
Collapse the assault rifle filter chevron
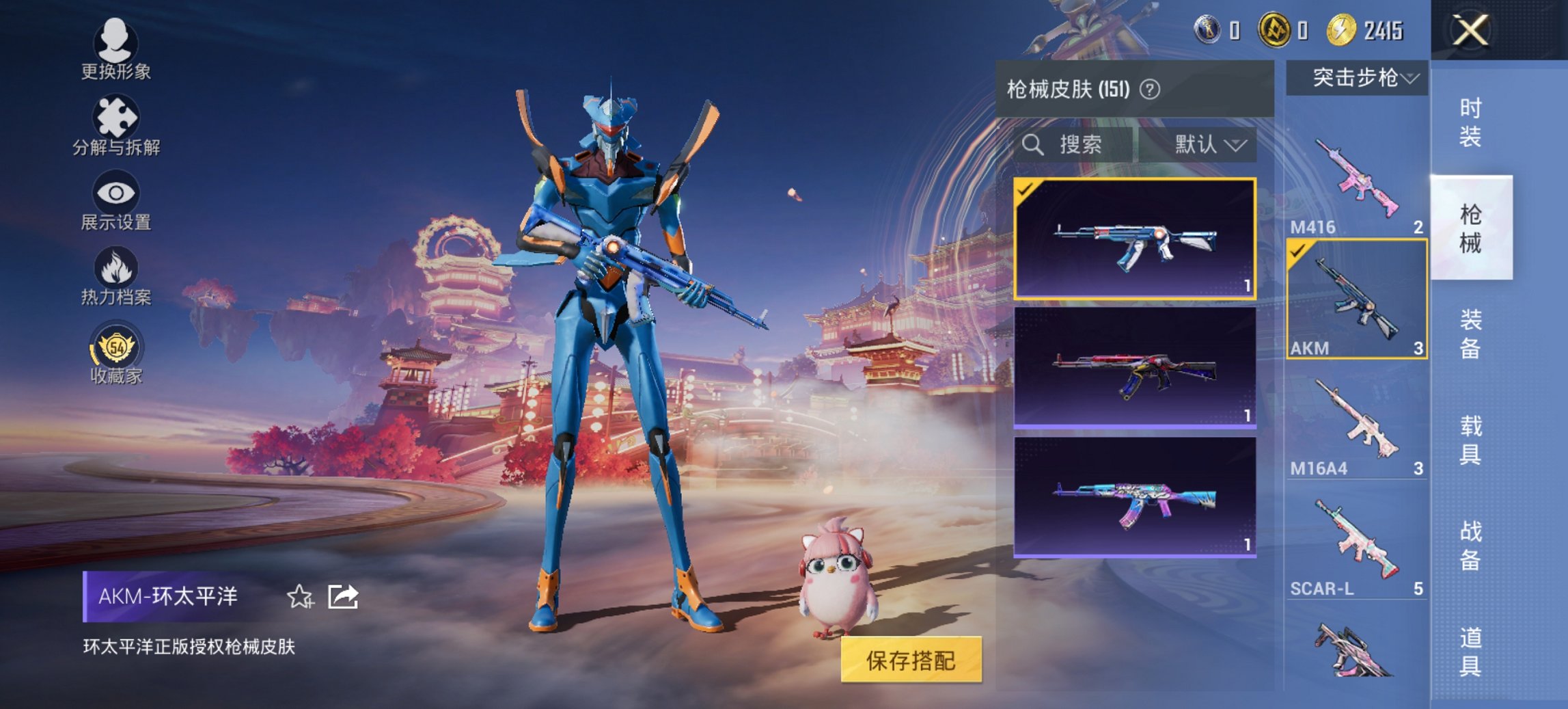1412,77
